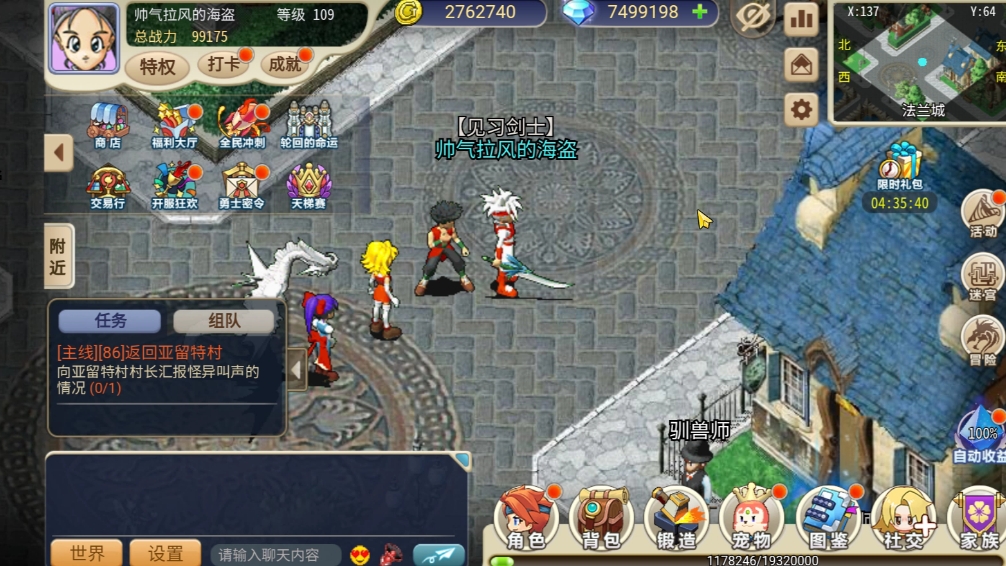Click the 法兰城 minimap
Screen dimensions: 1006x566
point(918,60)
